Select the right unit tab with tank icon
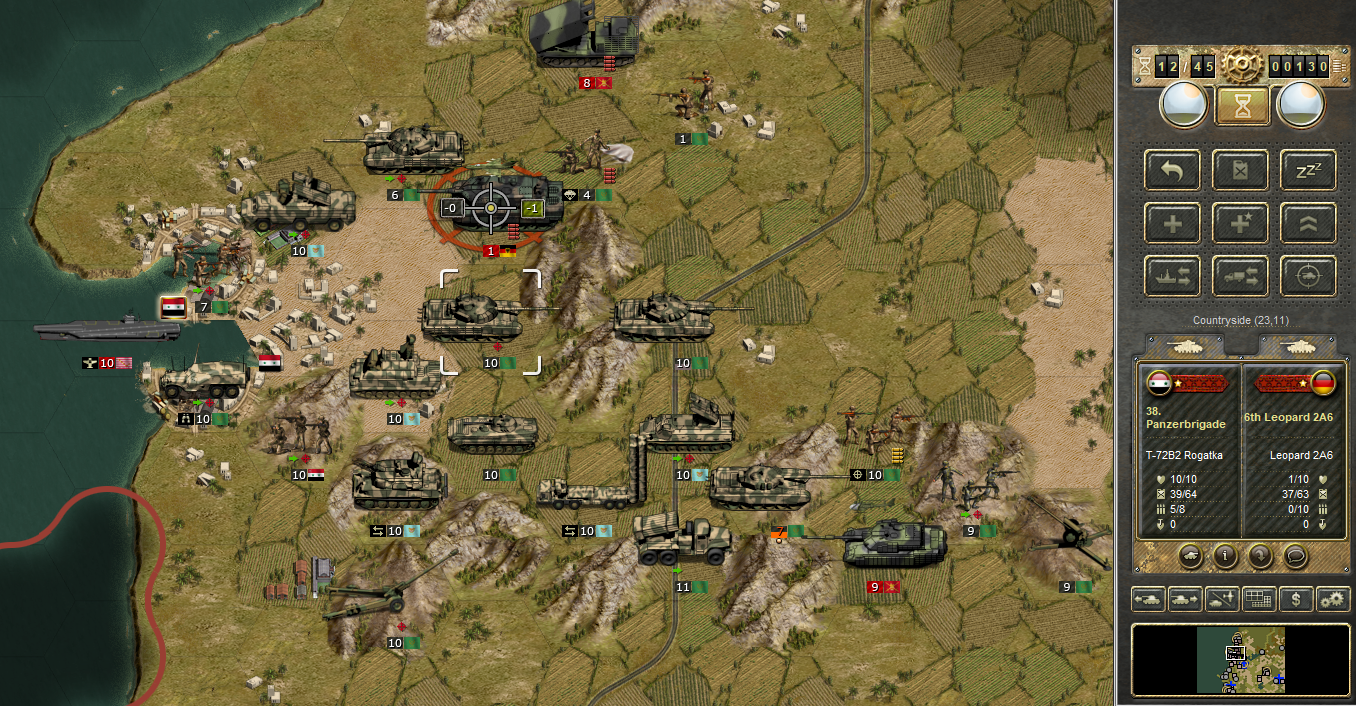The height and width of the screenshot is (706, 1356). (1297, 346)
